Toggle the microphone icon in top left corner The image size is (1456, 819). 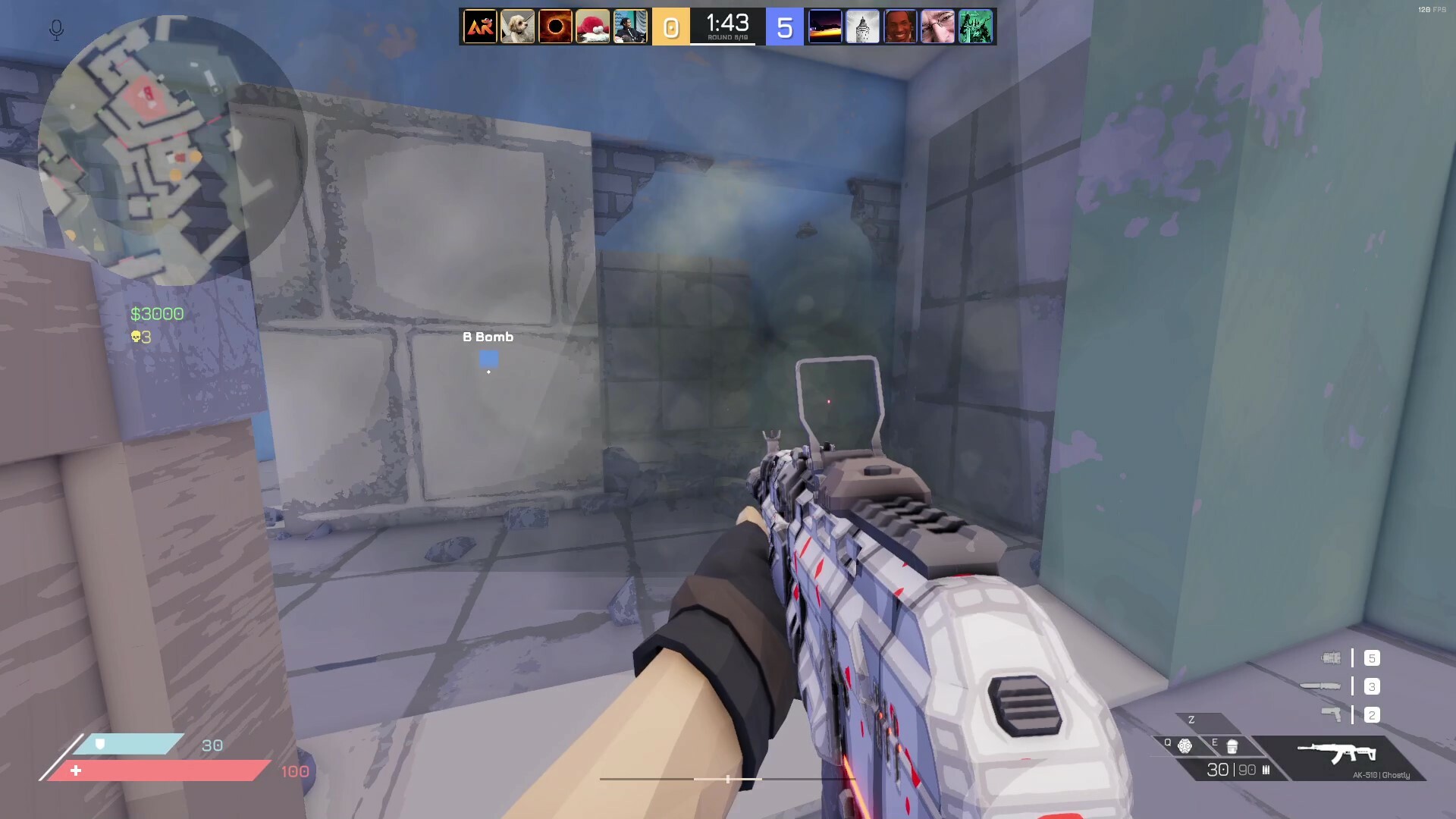tap(55, 30)
